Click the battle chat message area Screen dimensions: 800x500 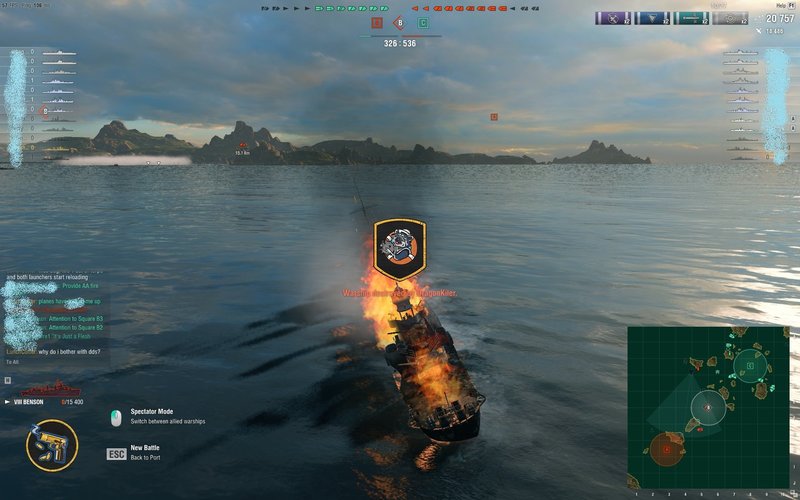pos(56,320)
